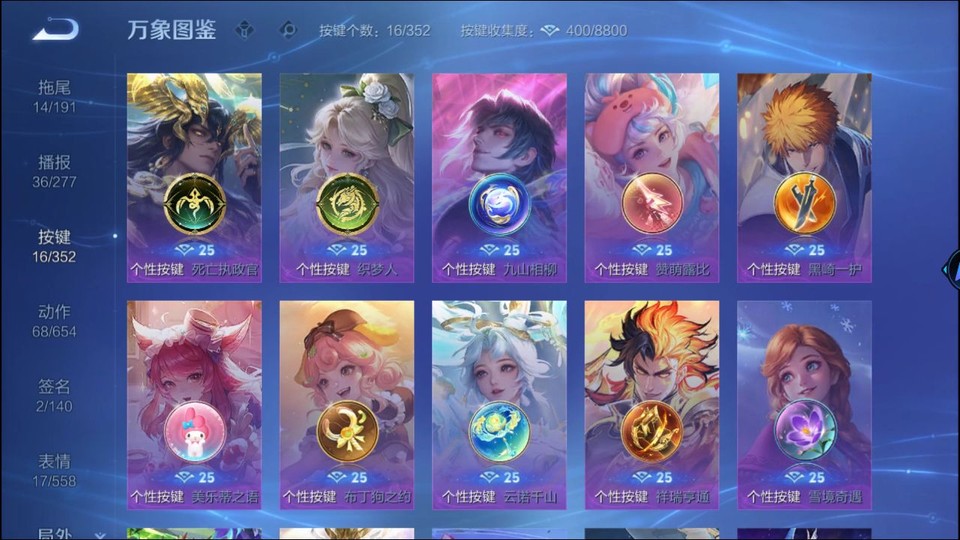Switch to the 动作 tab
This screenshot has width=960, height=540.
[55, 321]
